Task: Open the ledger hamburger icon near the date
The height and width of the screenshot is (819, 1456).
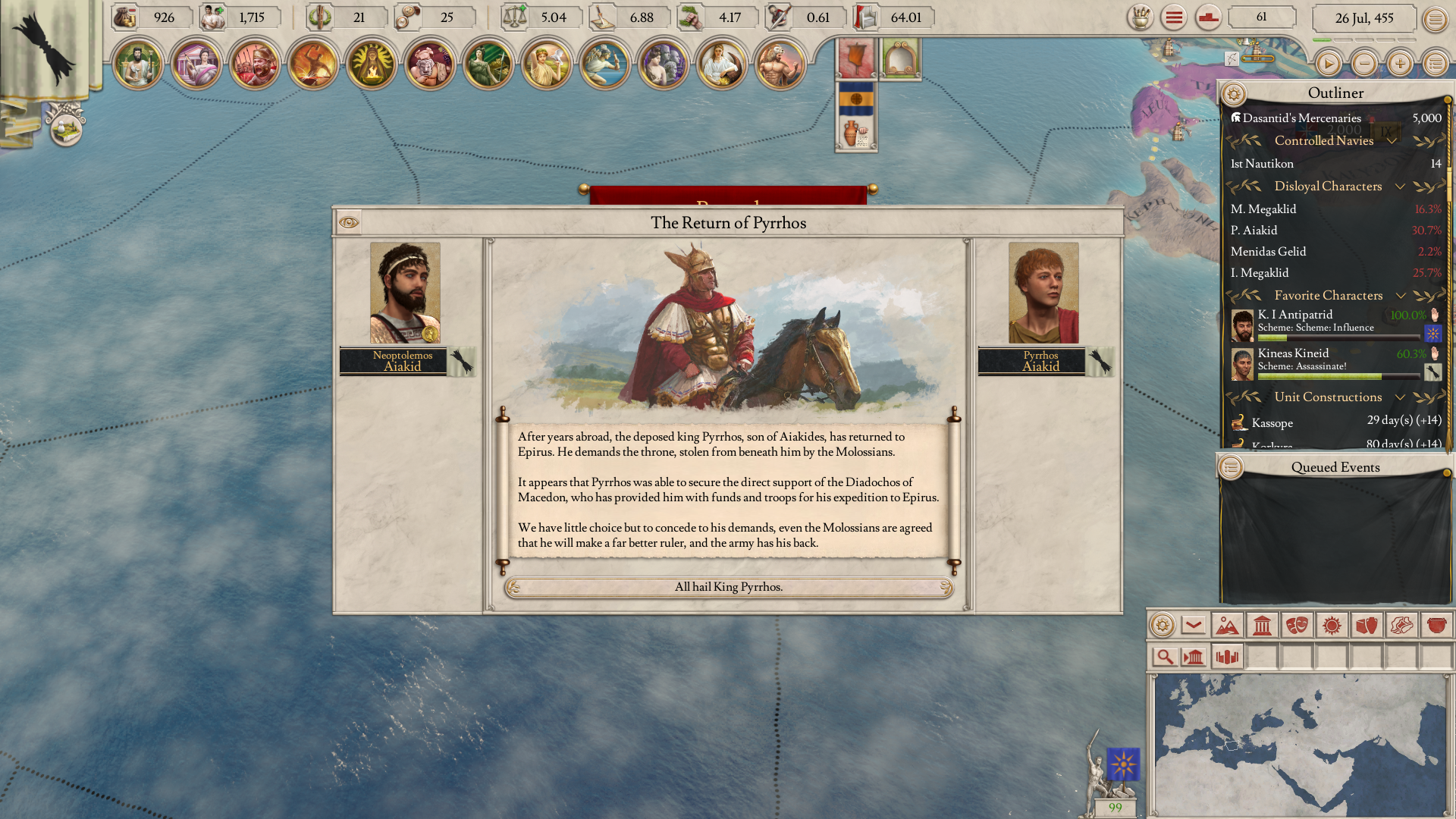Action: point(1436,17)
